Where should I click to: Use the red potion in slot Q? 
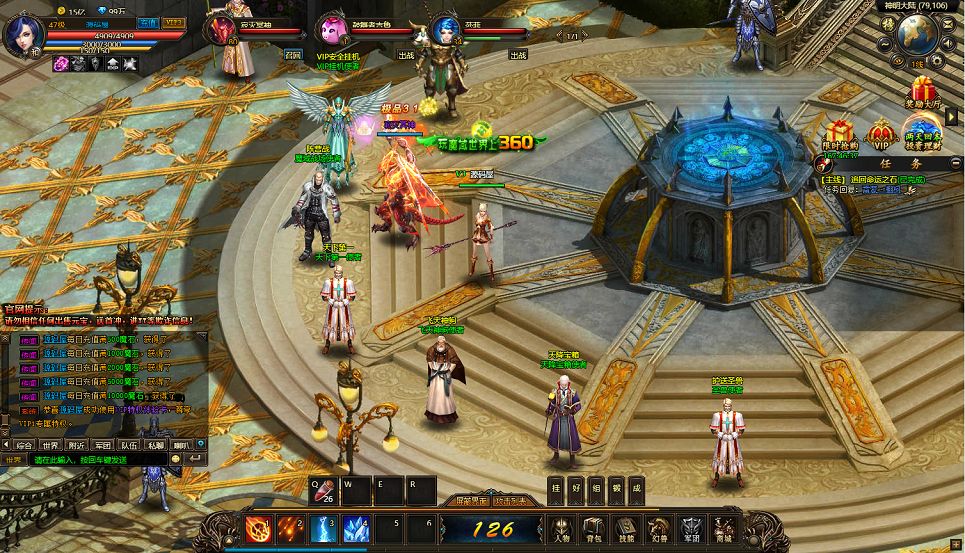[322, 490]
